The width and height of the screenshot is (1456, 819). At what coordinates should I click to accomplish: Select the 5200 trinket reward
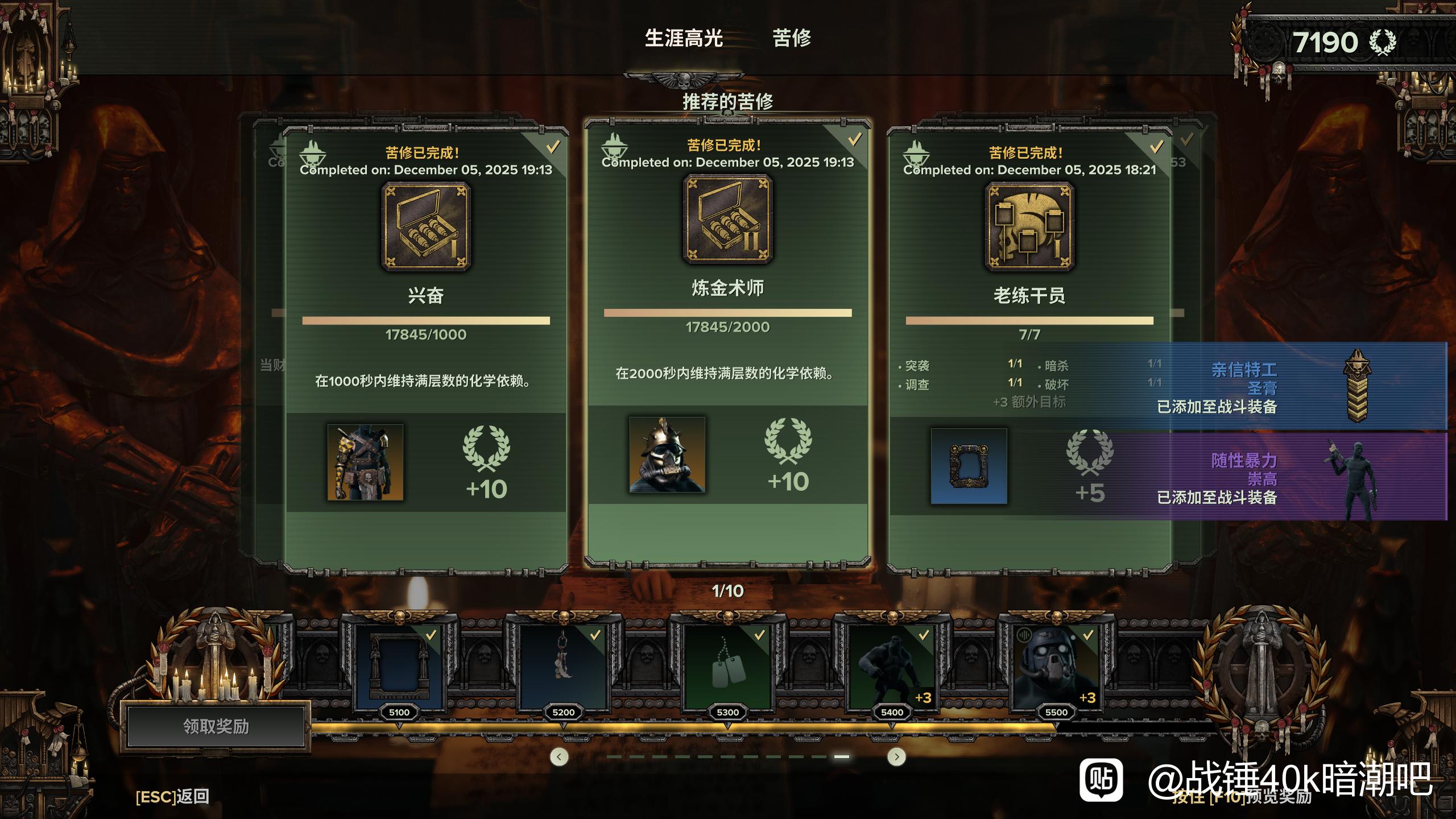tap(563, 665)
